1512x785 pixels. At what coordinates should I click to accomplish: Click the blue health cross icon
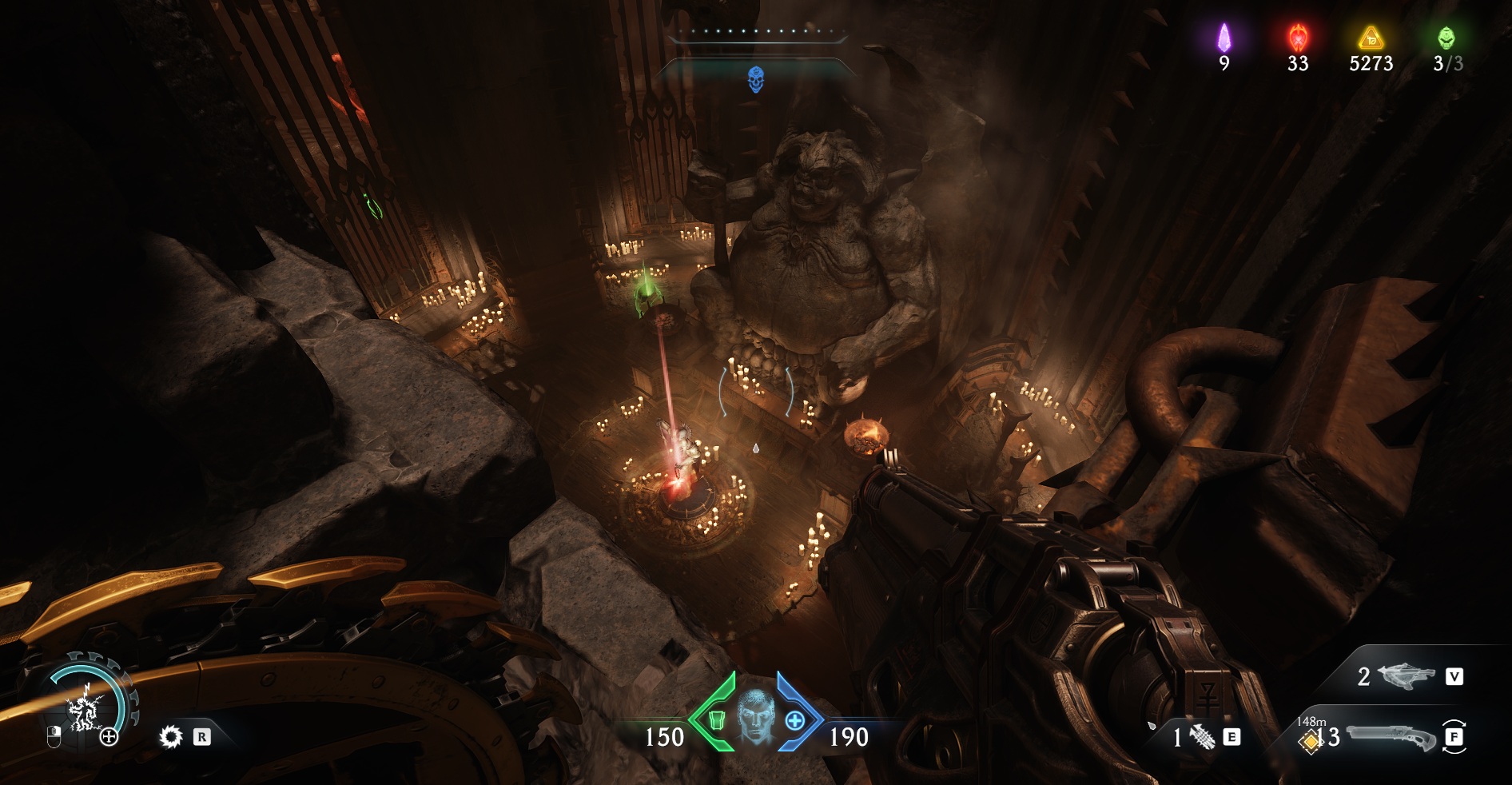pyautogui.click(x=794, y=720)
